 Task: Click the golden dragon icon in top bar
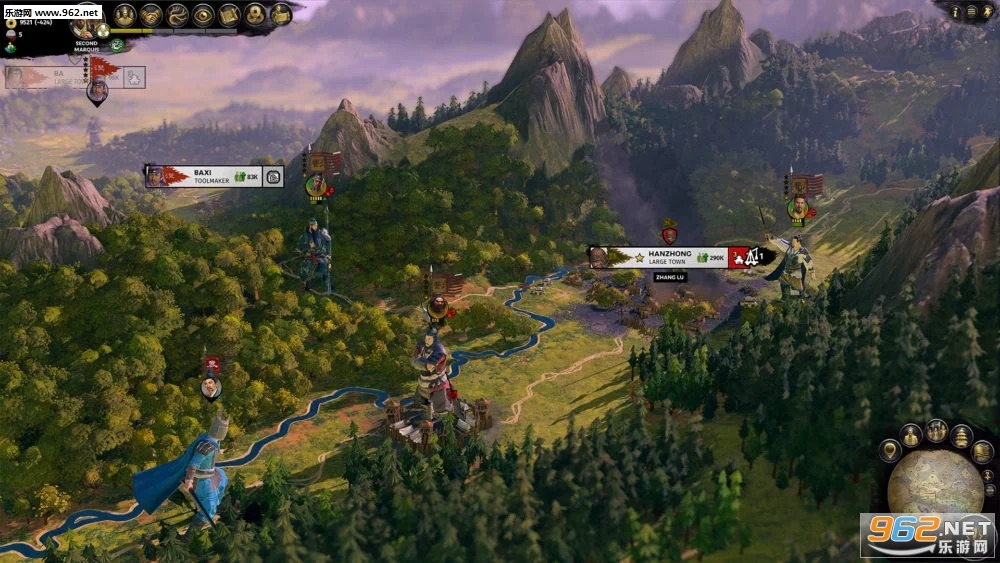click(177, 14)
